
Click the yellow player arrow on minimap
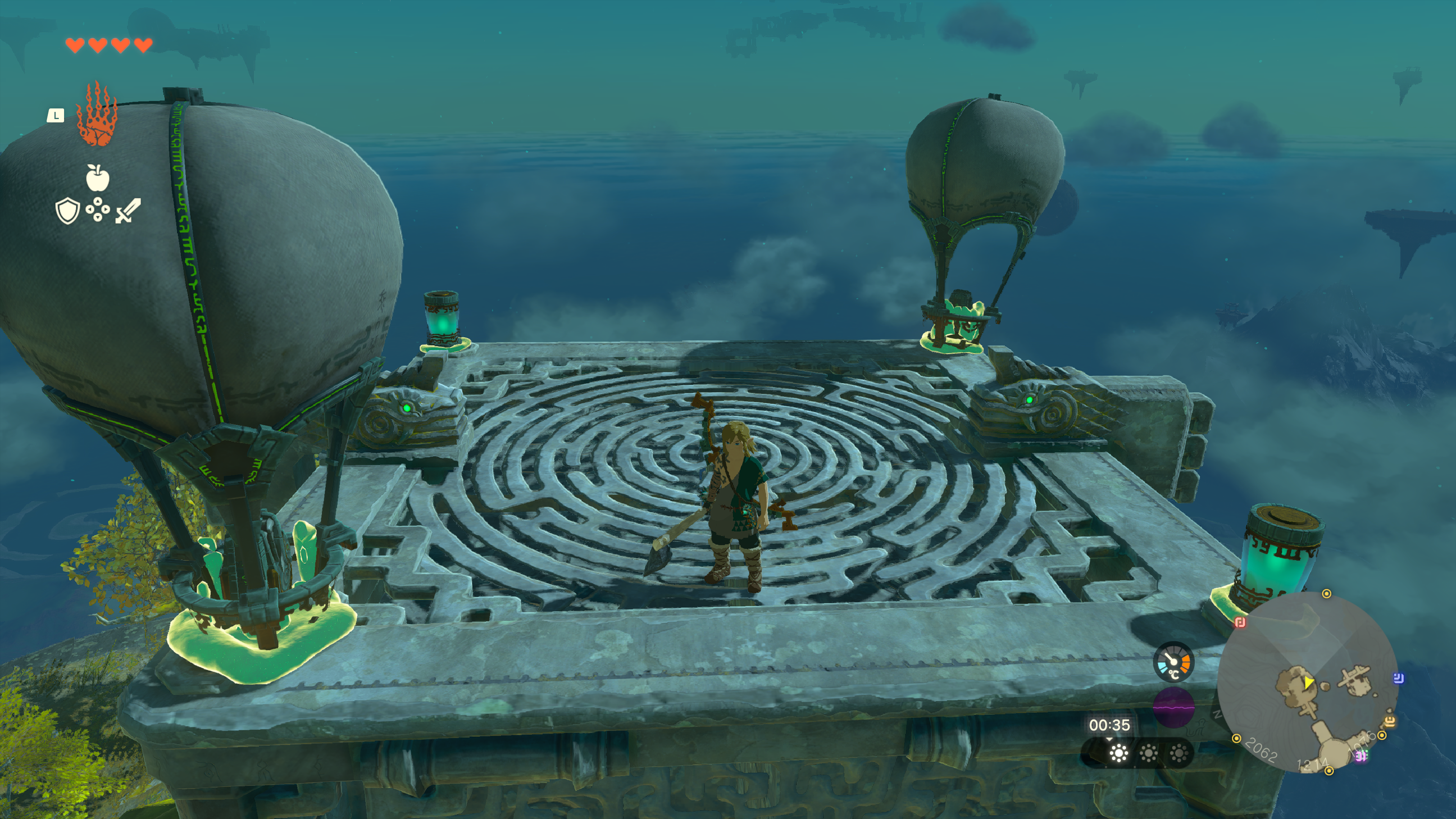coord(1308,683)
